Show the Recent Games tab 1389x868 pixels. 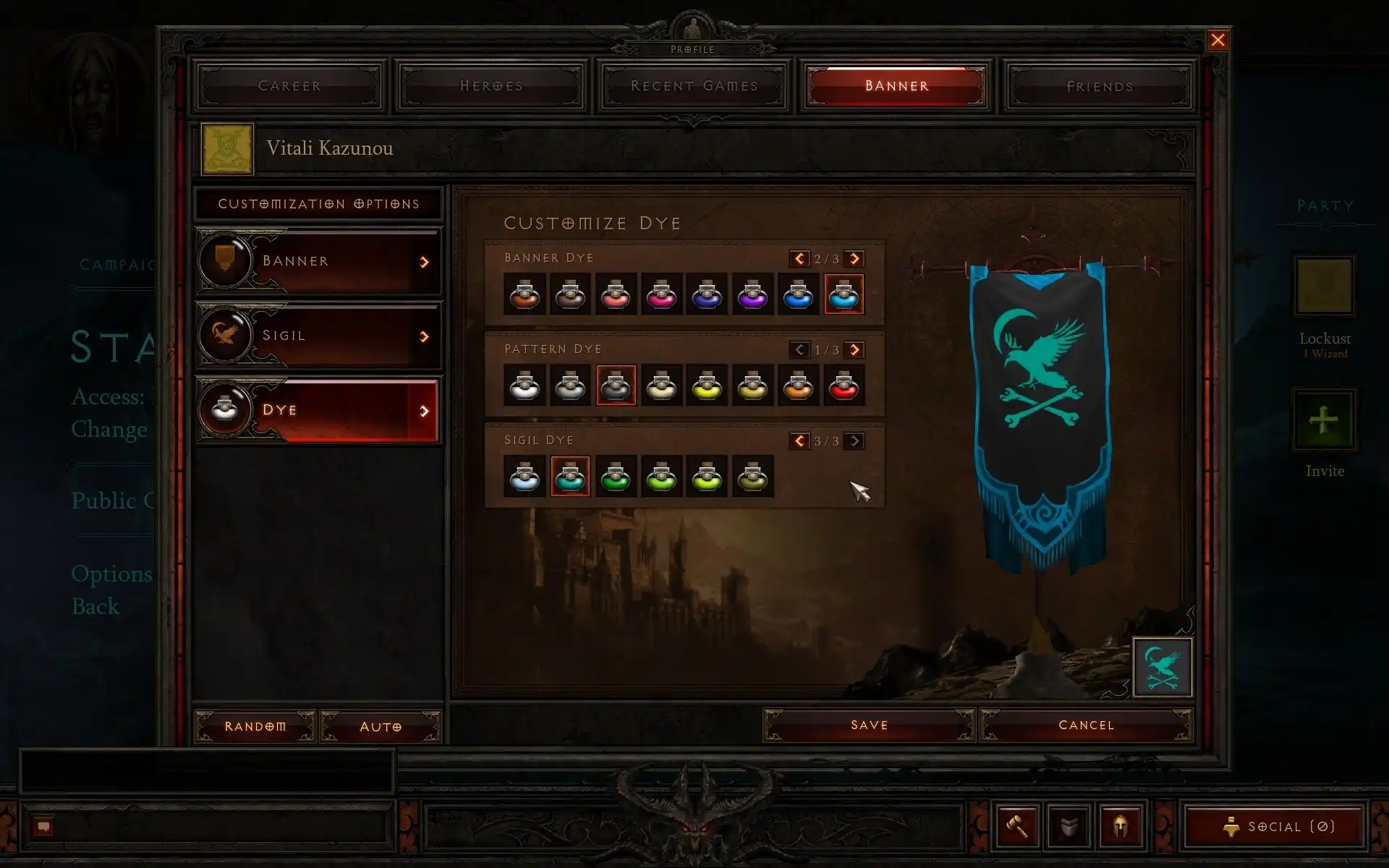point(694,86)
